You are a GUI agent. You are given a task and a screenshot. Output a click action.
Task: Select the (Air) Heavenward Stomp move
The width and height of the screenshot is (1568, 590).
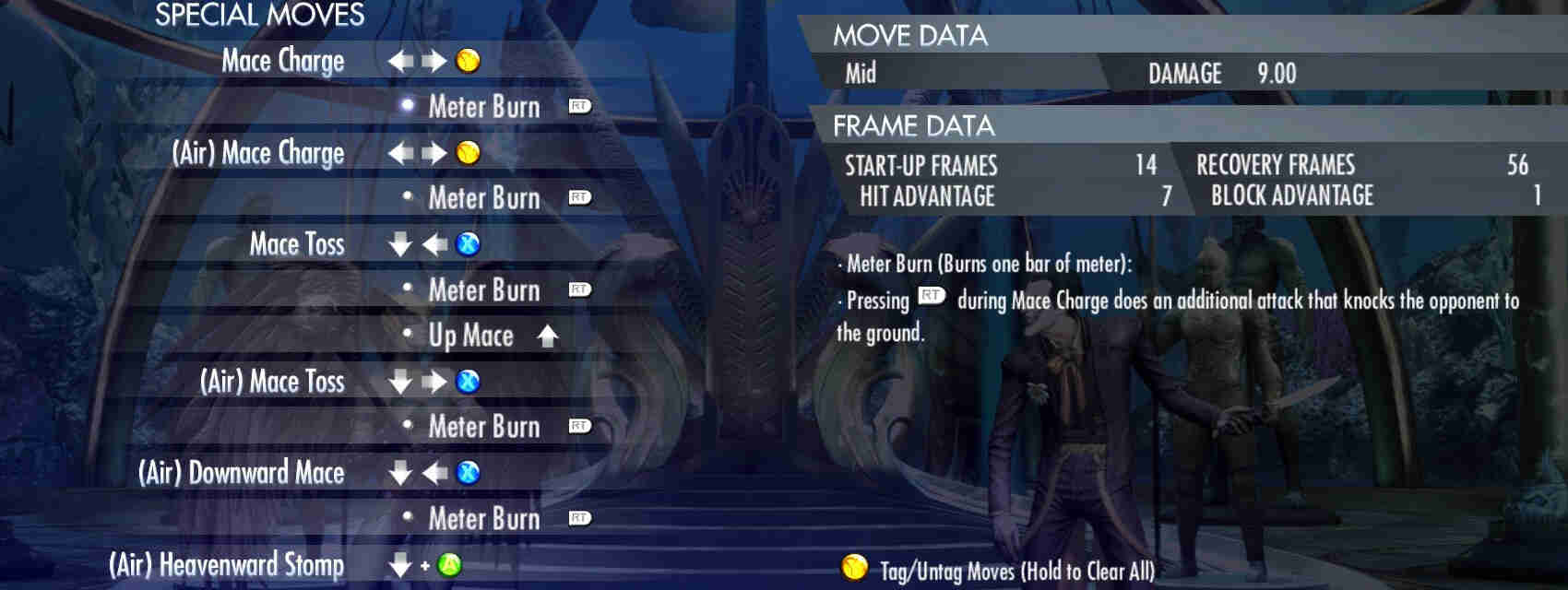(226, 564)
